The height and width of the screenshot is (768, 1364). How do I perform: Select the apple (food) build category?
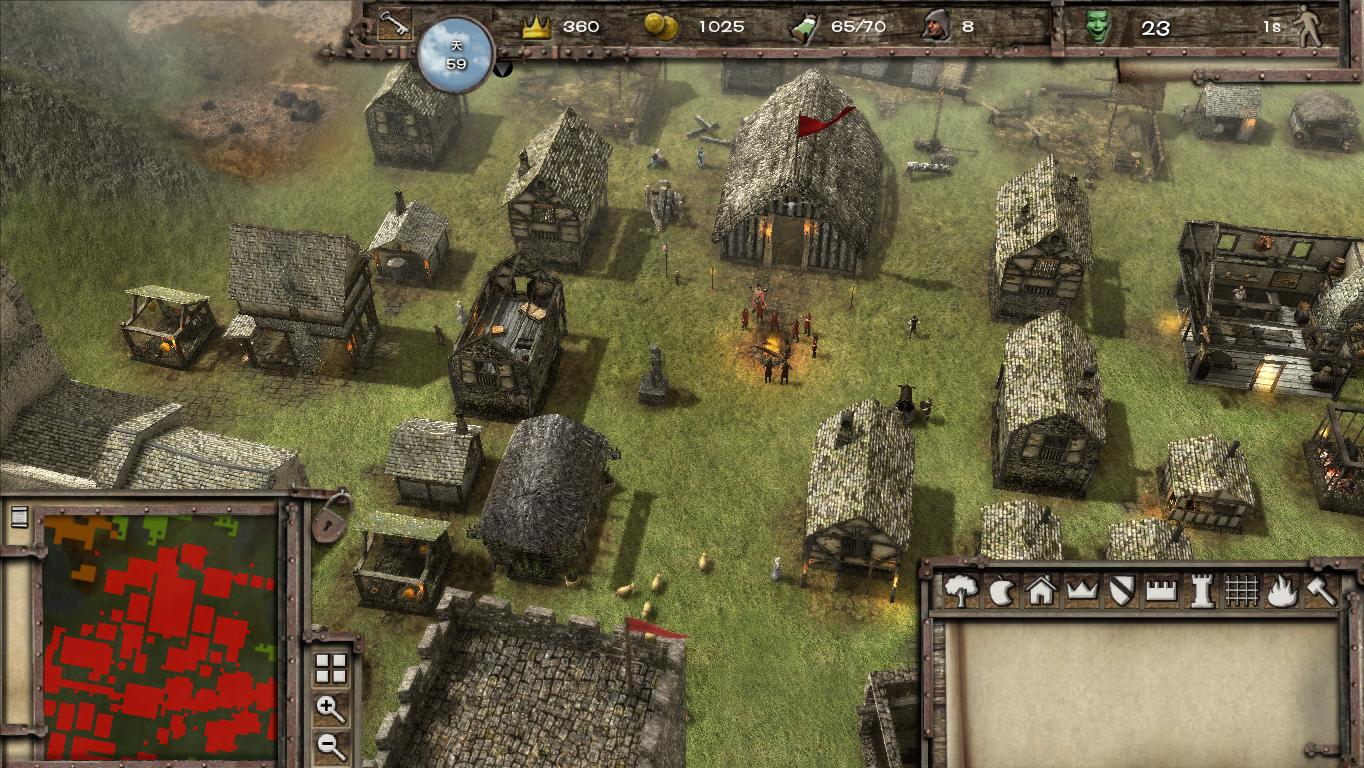click(x=1000, y=591)
